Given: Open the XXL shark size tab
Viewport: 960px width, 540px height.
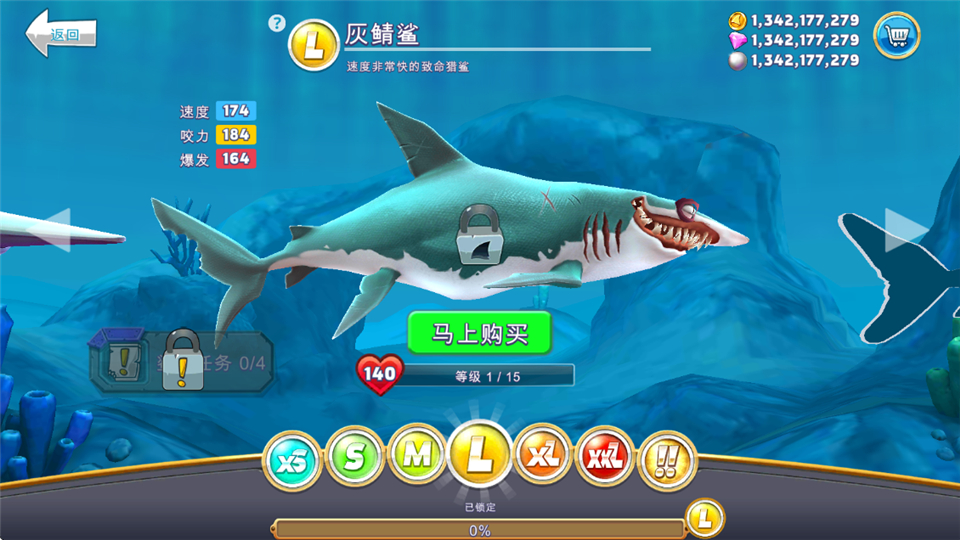Looking at the screenshot, I should point(606,459).
